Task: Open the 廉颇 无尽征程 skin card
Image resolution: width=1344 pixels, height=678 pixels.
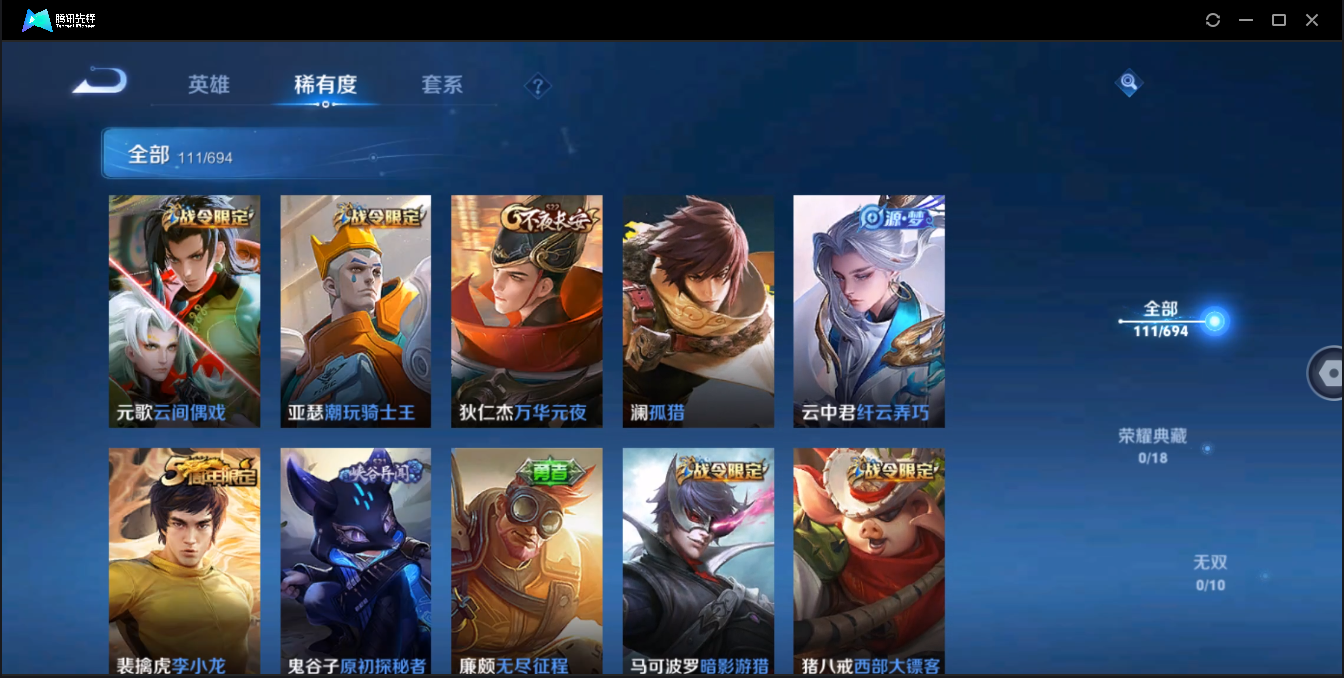Action: pos(526,560)
